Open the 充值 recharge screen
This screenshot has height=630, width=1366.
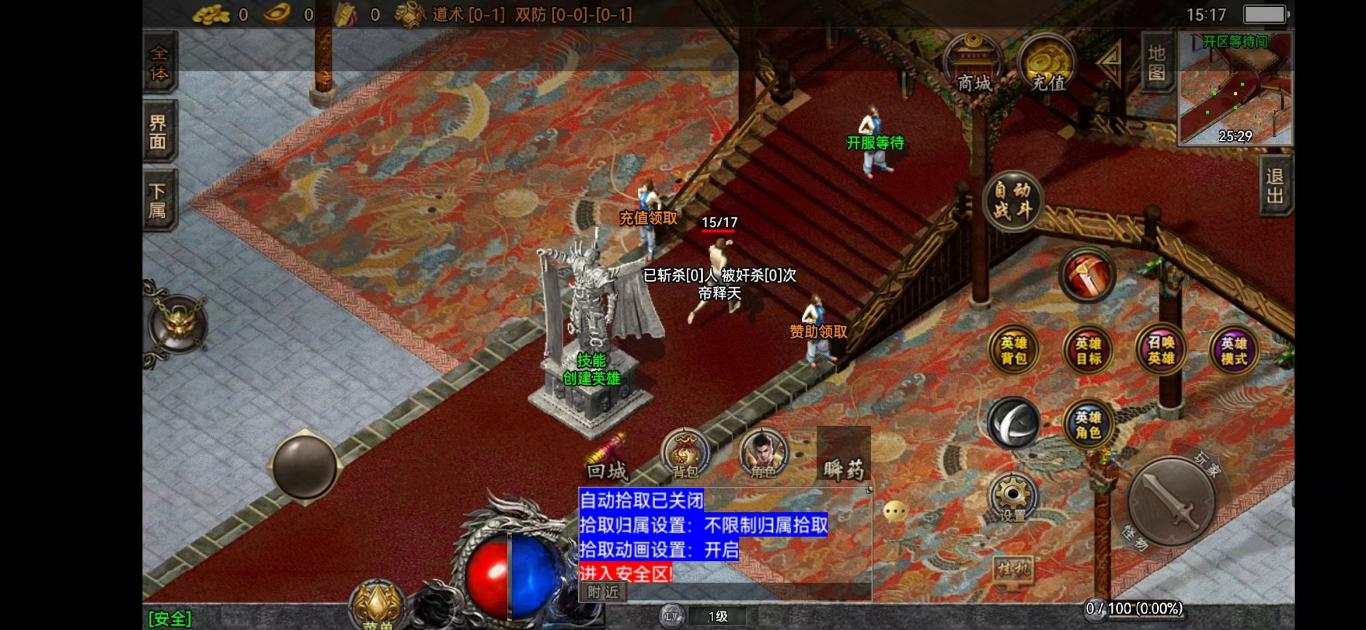pos(1047,64)
